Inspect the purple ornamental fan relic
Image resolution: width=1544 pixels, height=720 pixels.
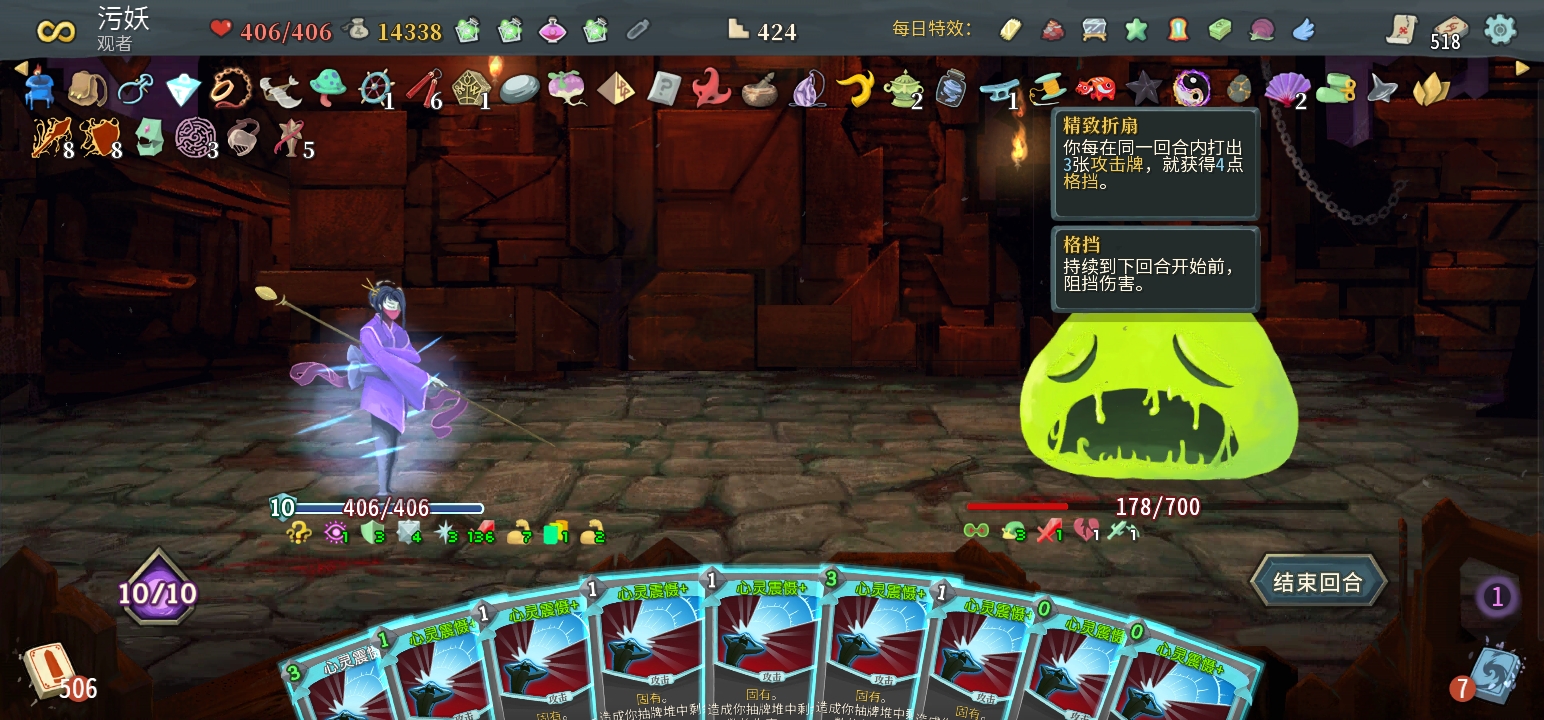[x=1286, y=90]
